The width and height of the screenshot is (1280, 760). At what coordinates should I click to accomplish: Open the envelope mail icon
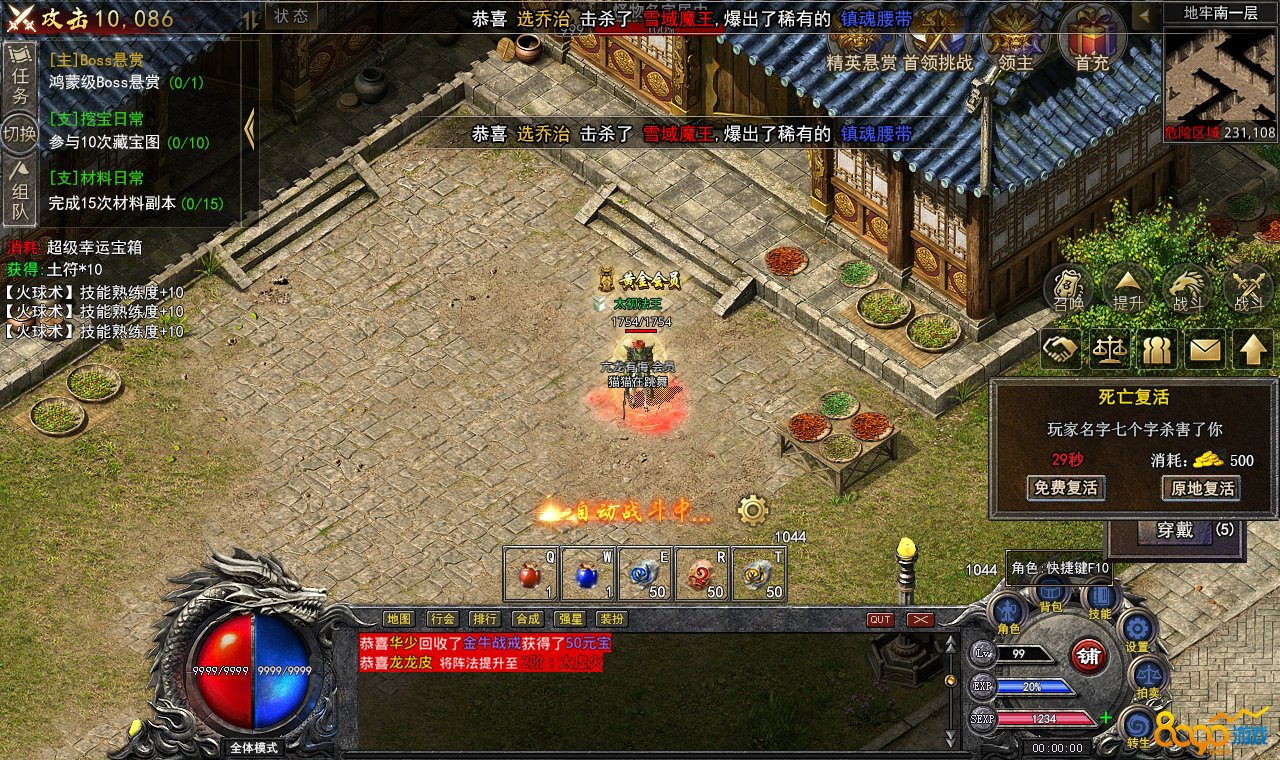(1205, 349)
